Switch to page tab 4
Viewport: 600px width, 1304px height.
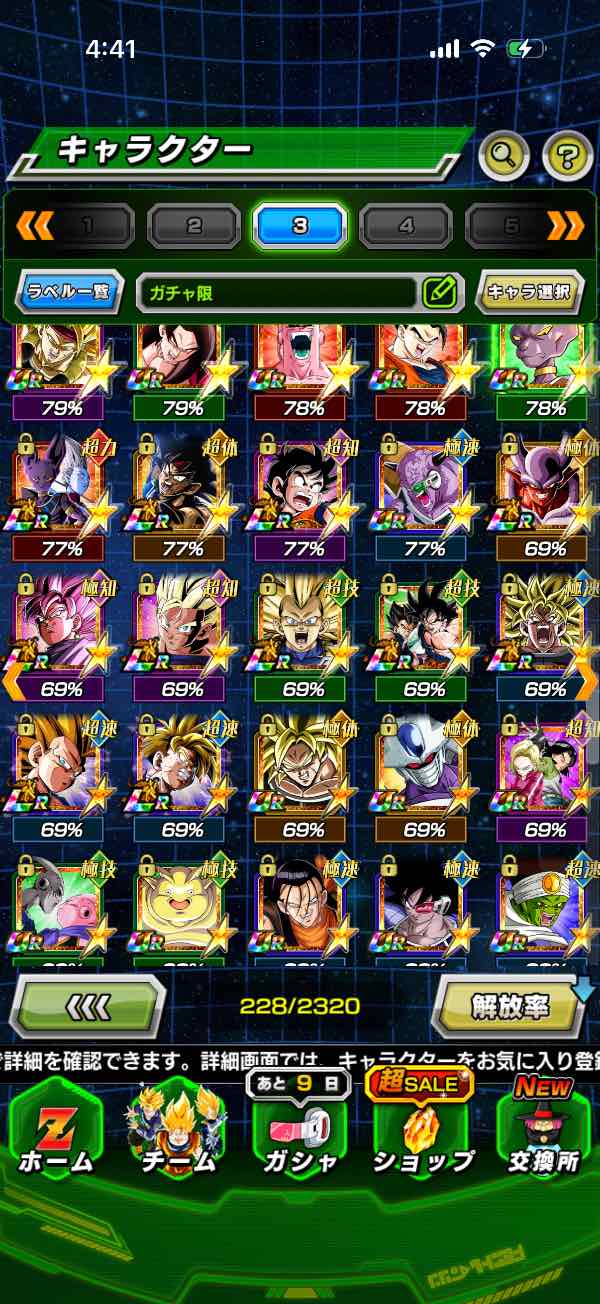tap(406, 227)
